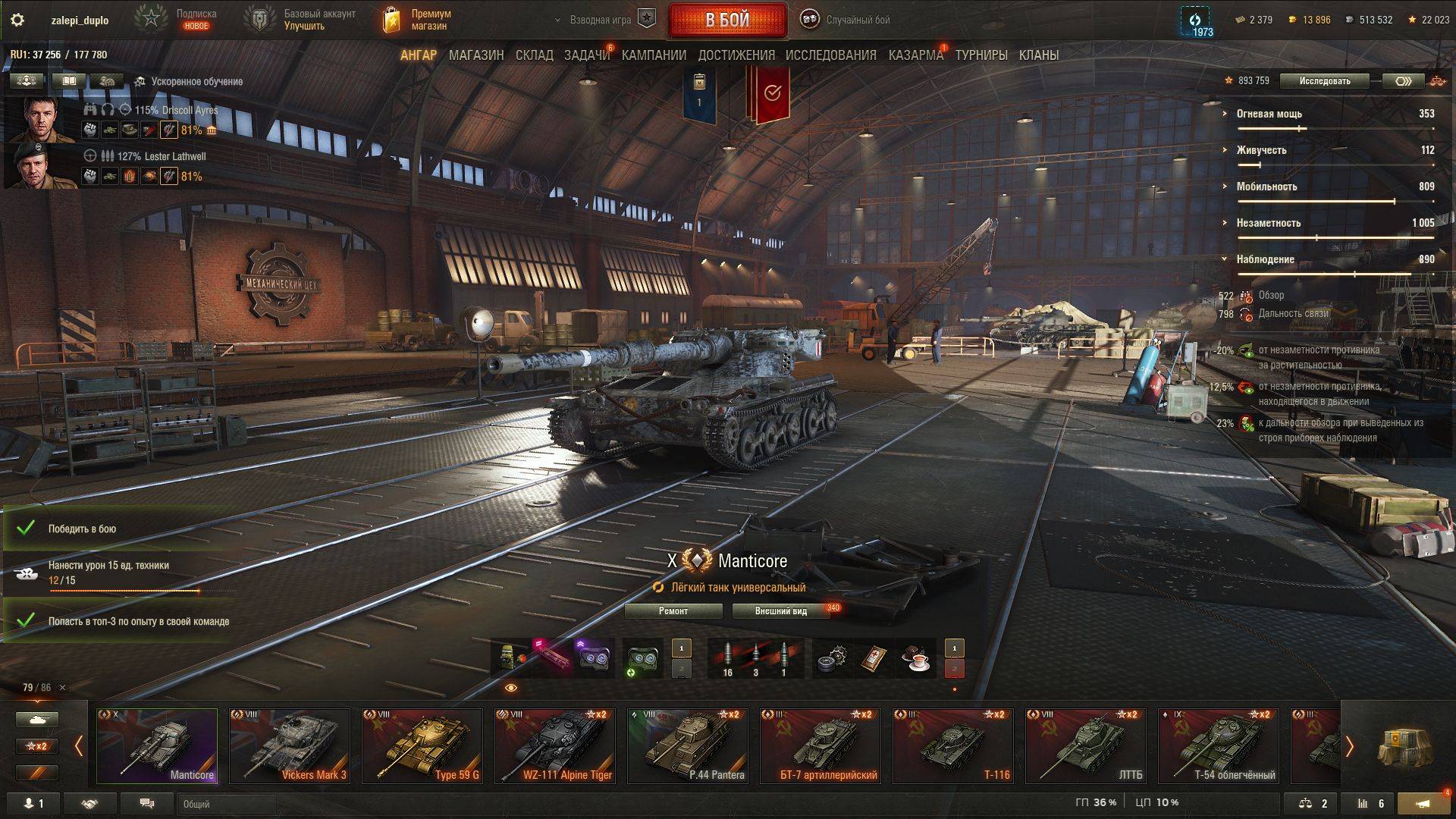This screenshot has height=819, width=1456.
Task: Start battle with the В БОЙ button
Action: pyautogui.click(x=727, y=20)
